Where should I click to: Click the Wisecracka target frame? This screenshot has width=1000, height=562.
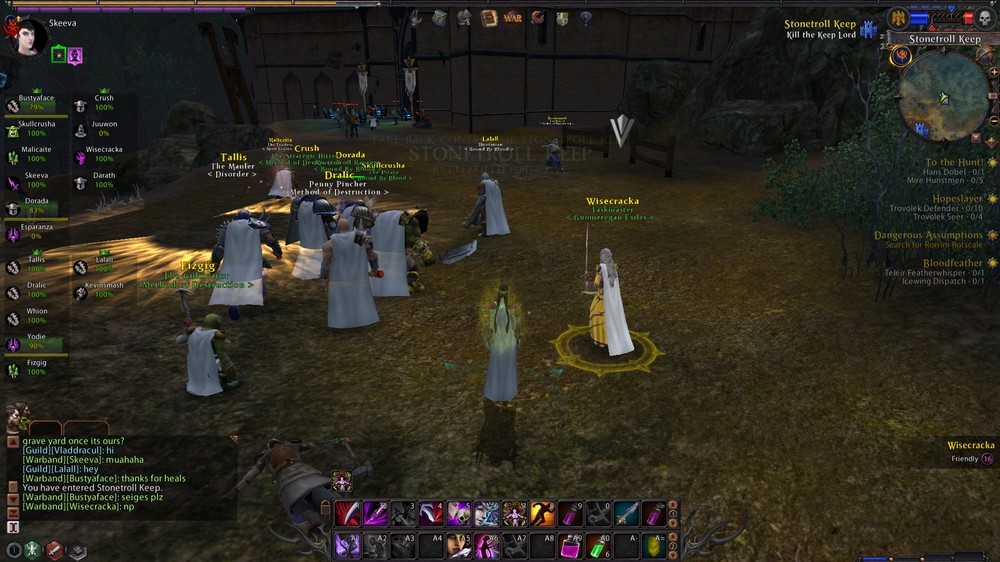[x=970, y=452]
